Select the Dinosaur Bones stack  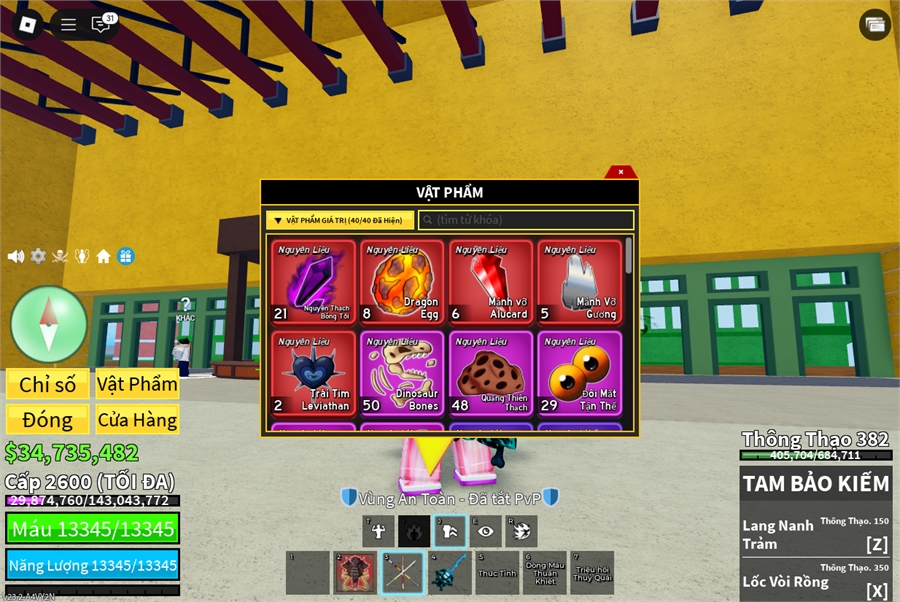point(402,373)
